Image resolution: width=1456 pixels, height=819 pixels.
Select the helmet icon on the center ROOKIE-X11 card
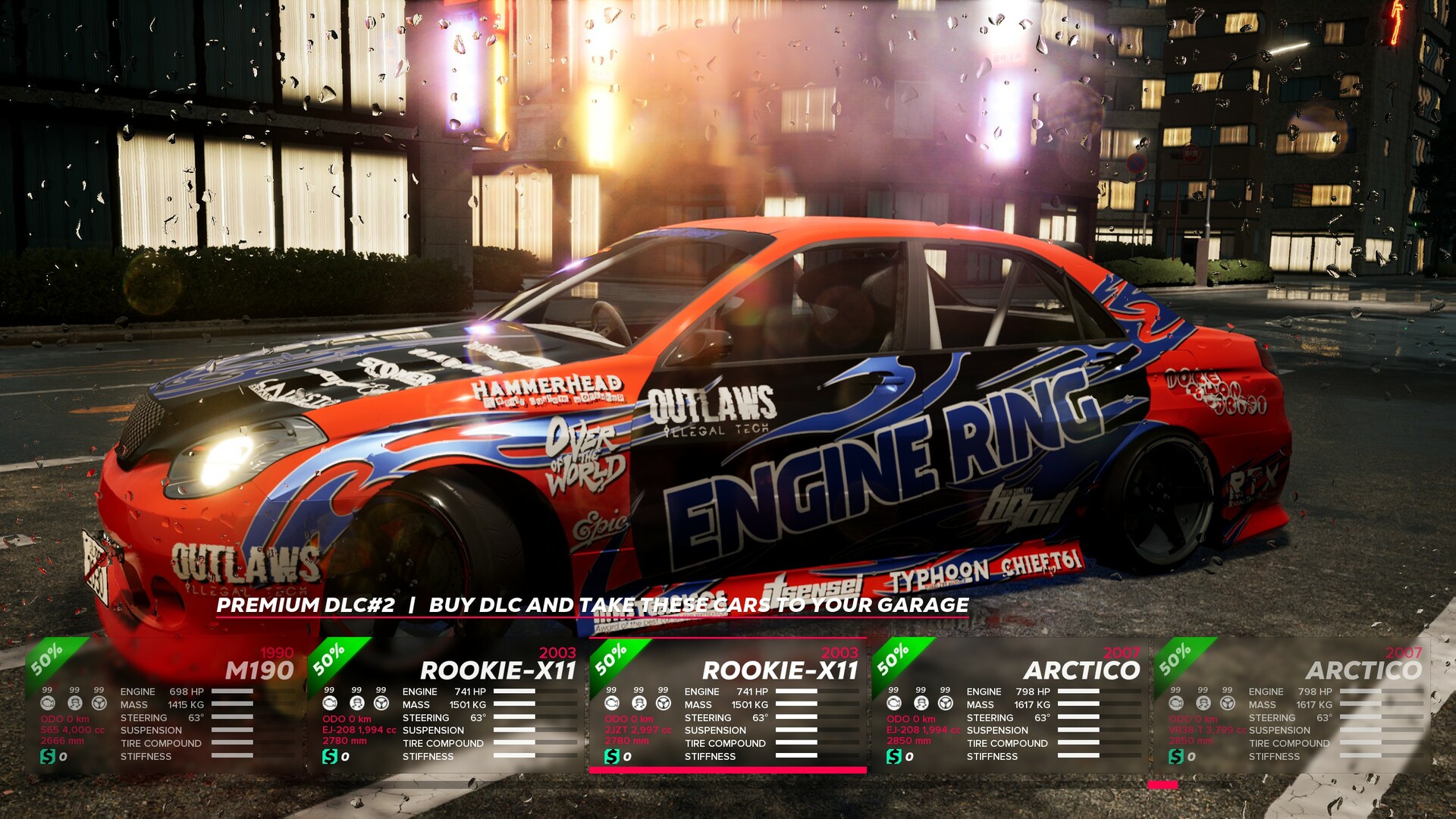639,704
